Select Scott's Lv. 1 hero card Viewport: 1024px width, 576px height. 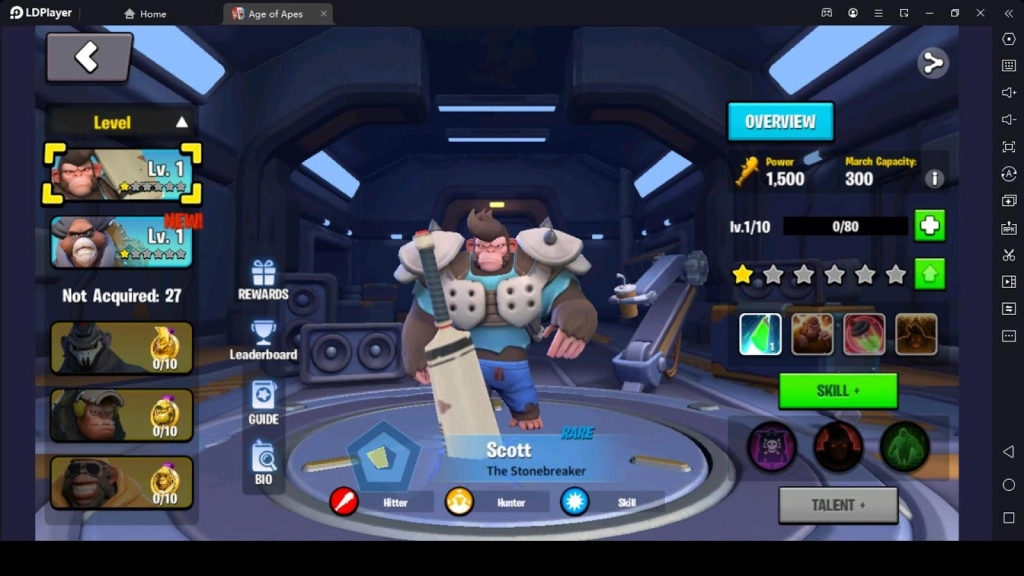click(122, 173)
